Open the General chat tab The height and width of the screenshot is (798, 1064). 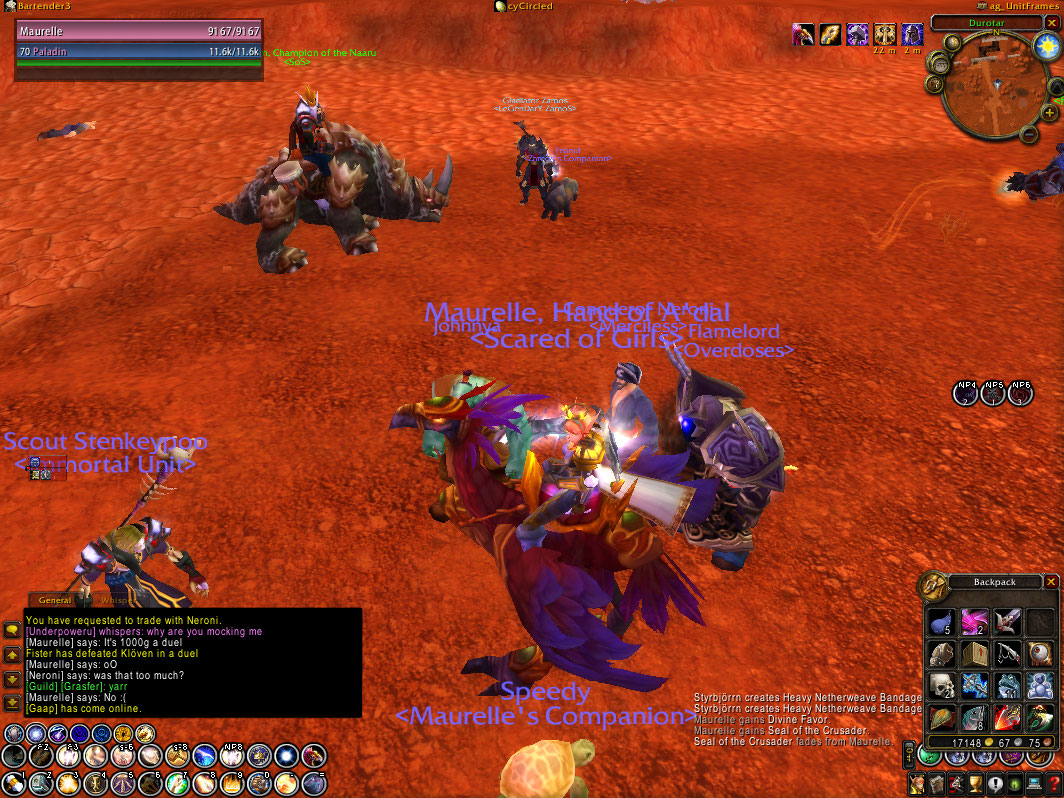click(x=55, y=600)
